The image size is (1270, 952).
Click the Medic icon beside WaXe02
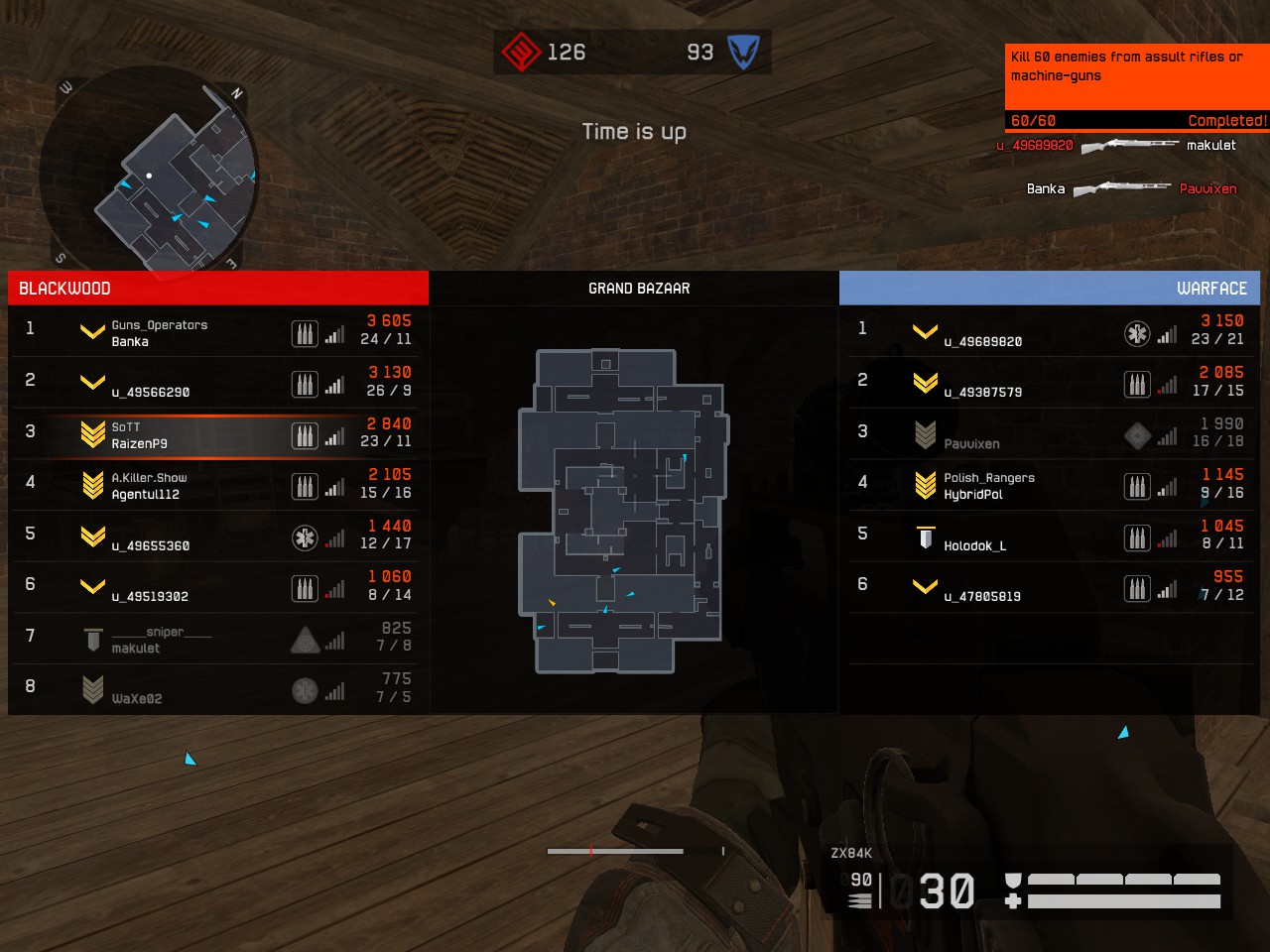(306, 690)
